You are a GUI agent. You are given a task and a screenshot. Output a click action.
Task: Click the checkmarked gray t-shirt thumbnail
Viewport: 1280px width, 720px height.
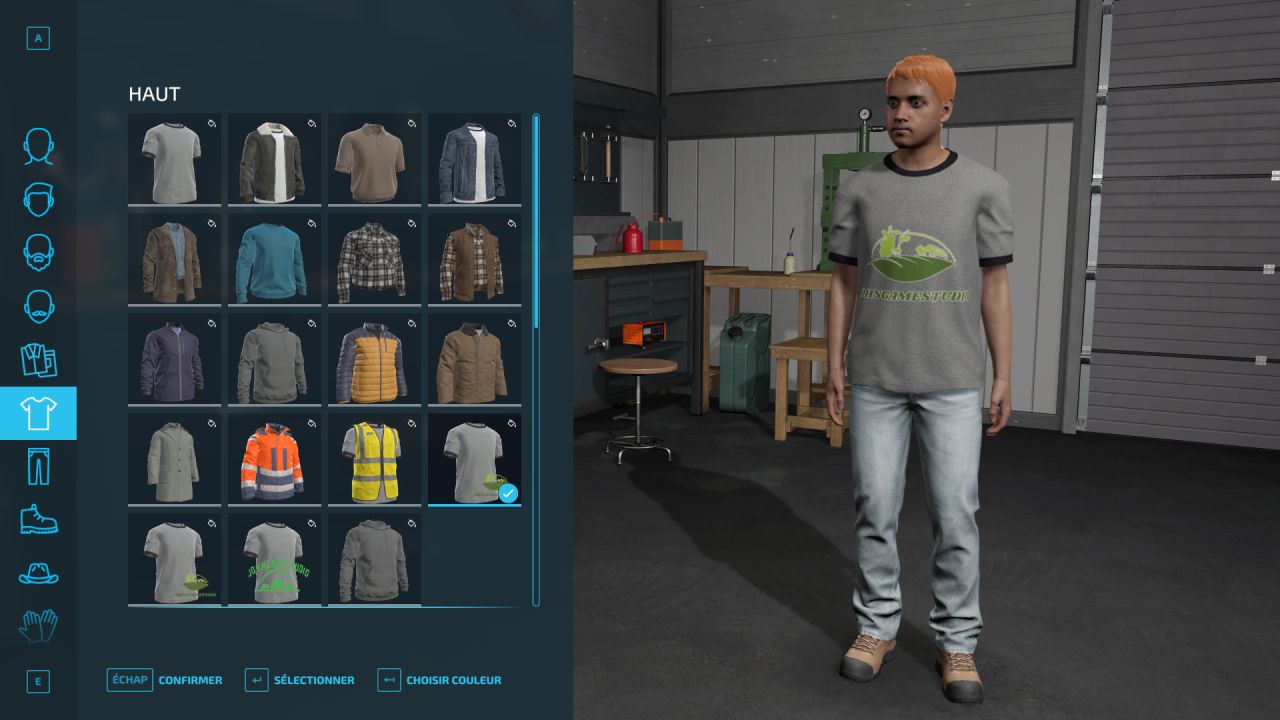474,458
